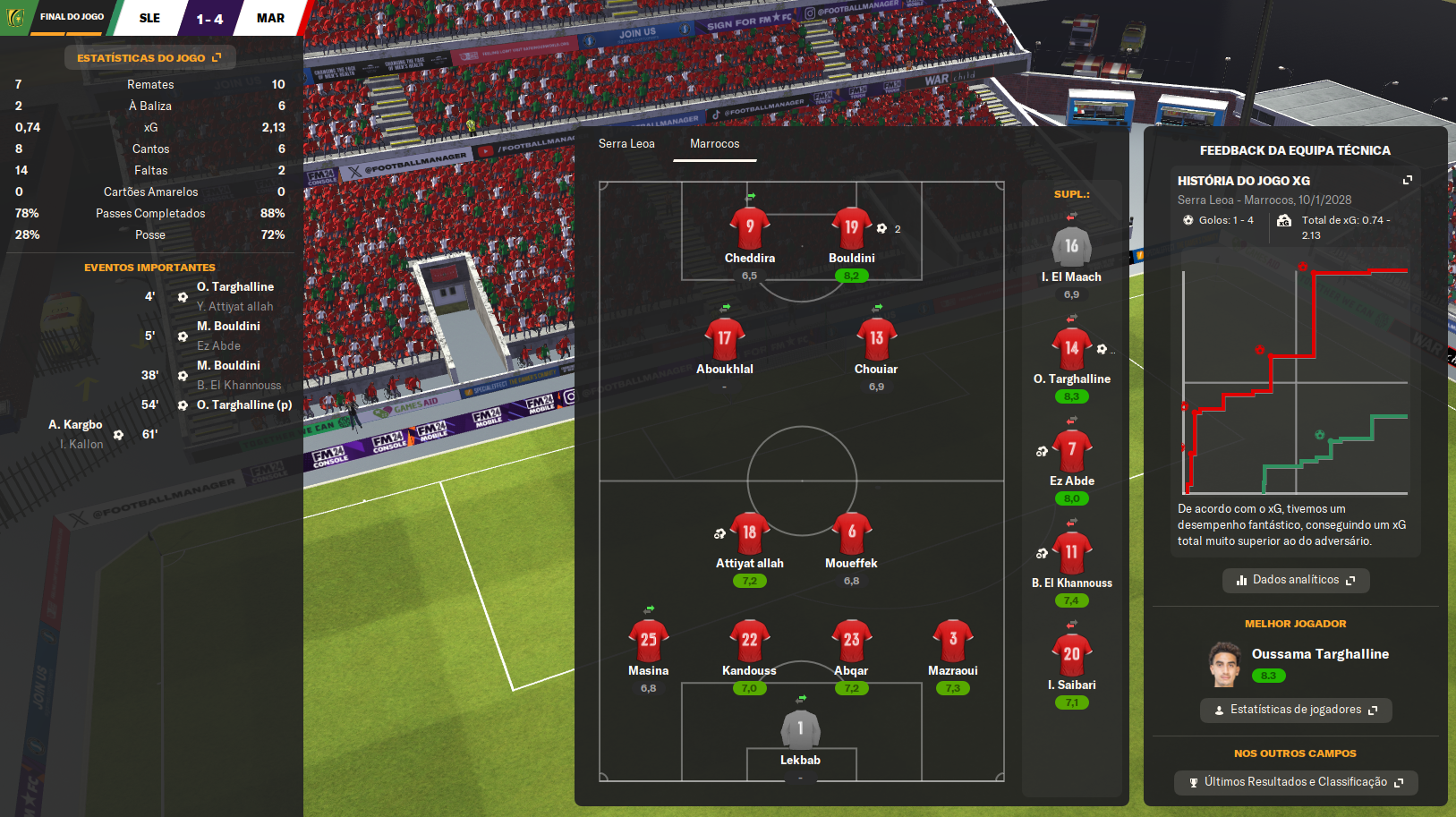This screenshot has height=817, width=1456.
Task: Switch to the Serra Leoa tab
Action: coord(626,143)
